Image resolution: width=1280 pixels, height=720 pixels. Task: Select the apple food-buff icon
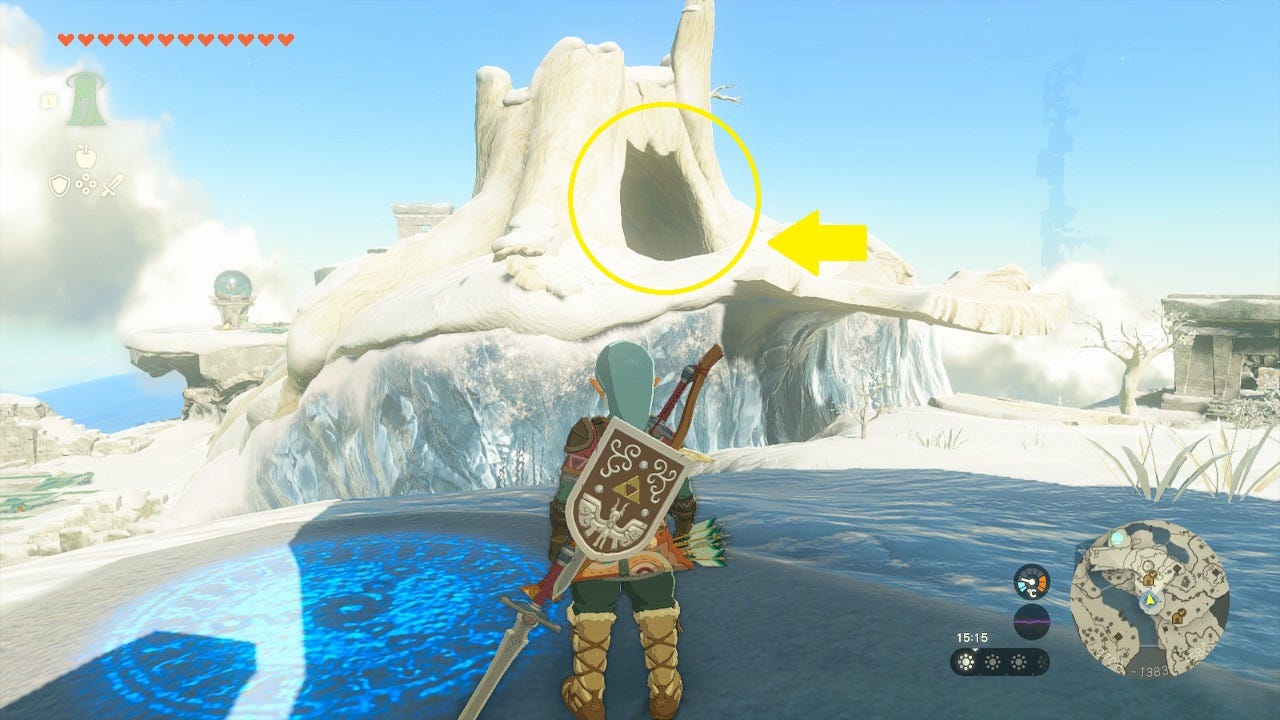(x=85, y=156)
